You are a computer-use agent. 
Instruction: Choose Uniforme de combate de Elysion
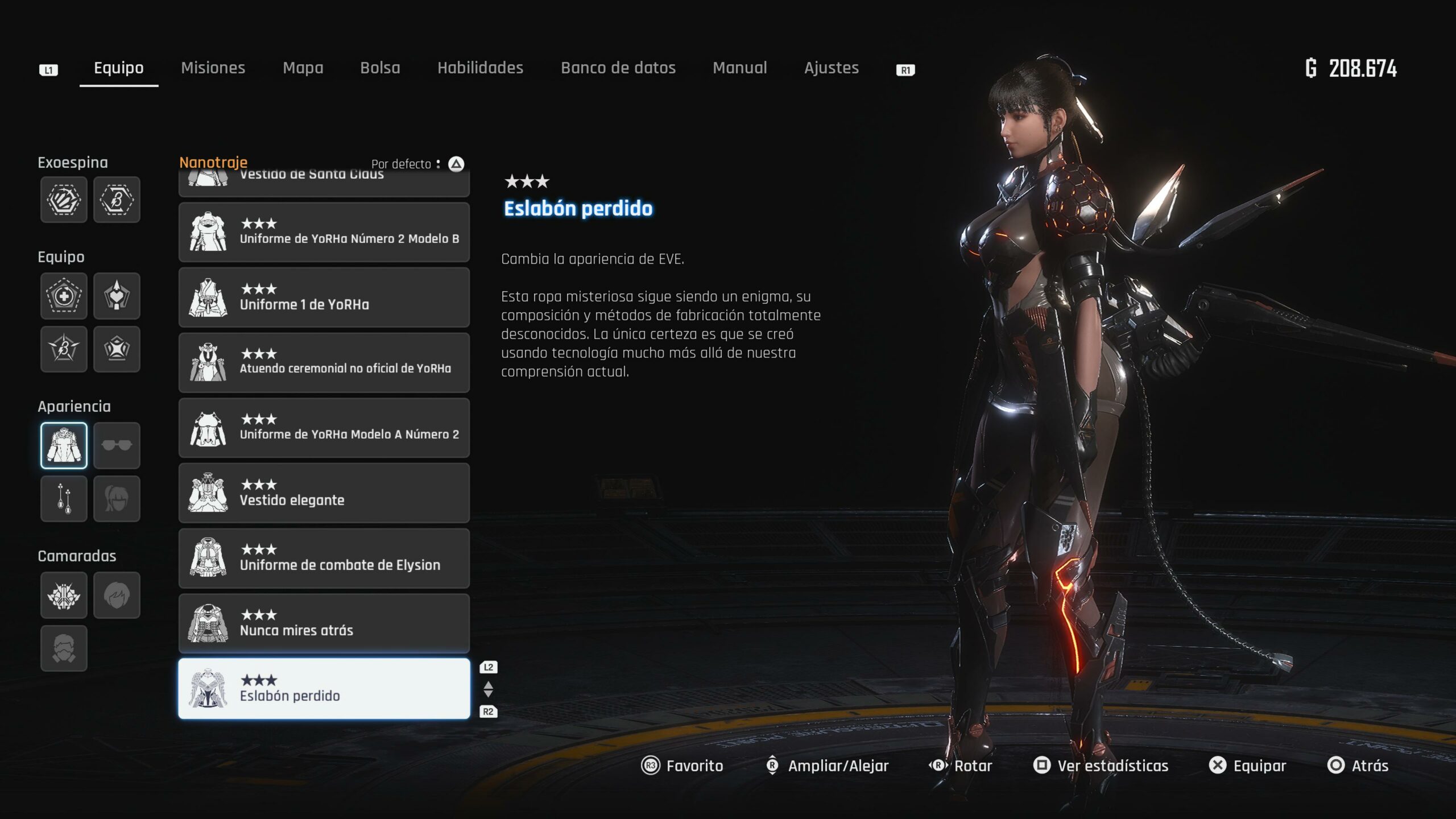pyautogui.click(x=324, y=558)
